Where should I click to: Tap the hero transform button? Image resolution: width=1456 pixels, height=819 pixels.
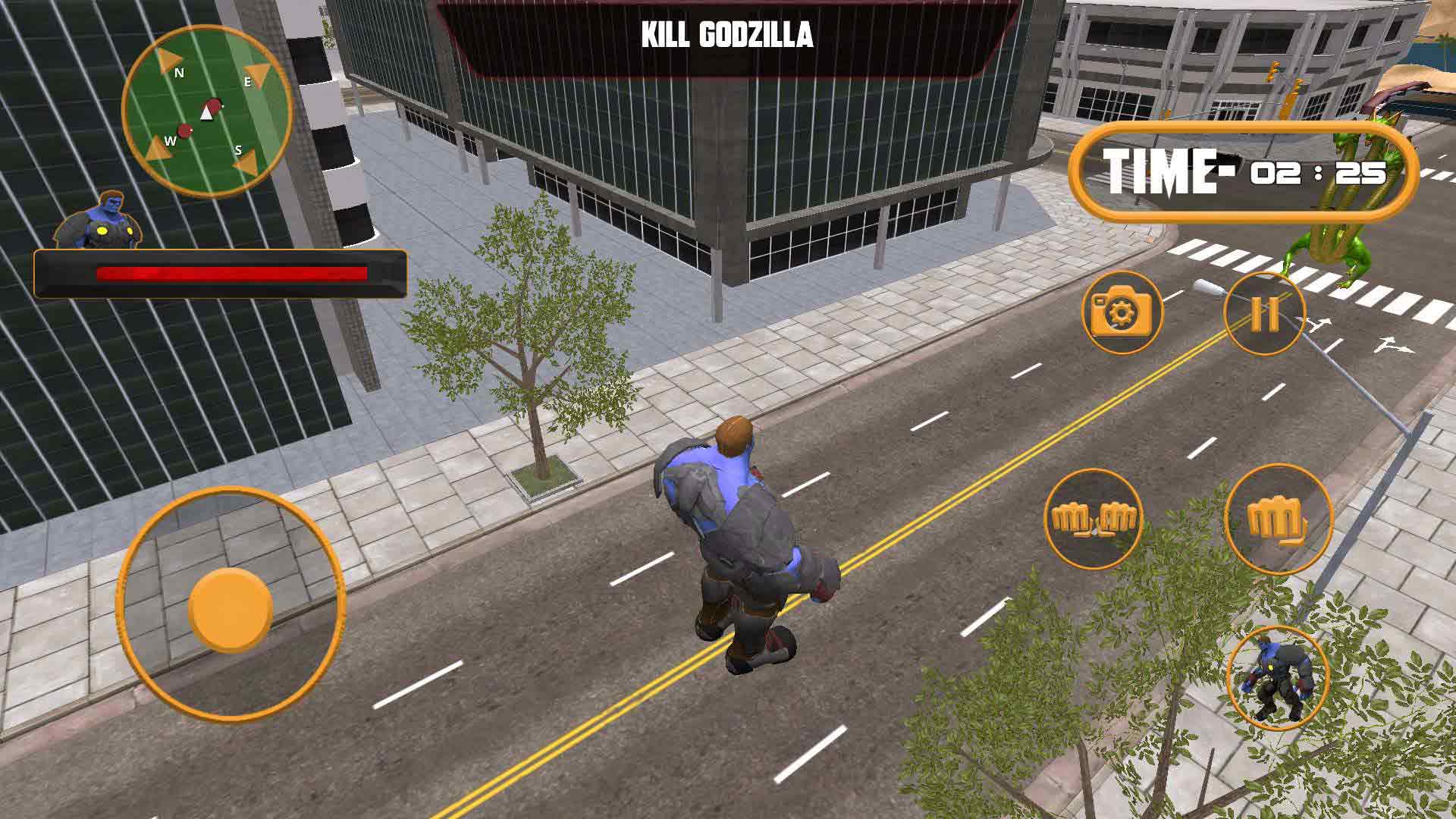pos(1278,679)
